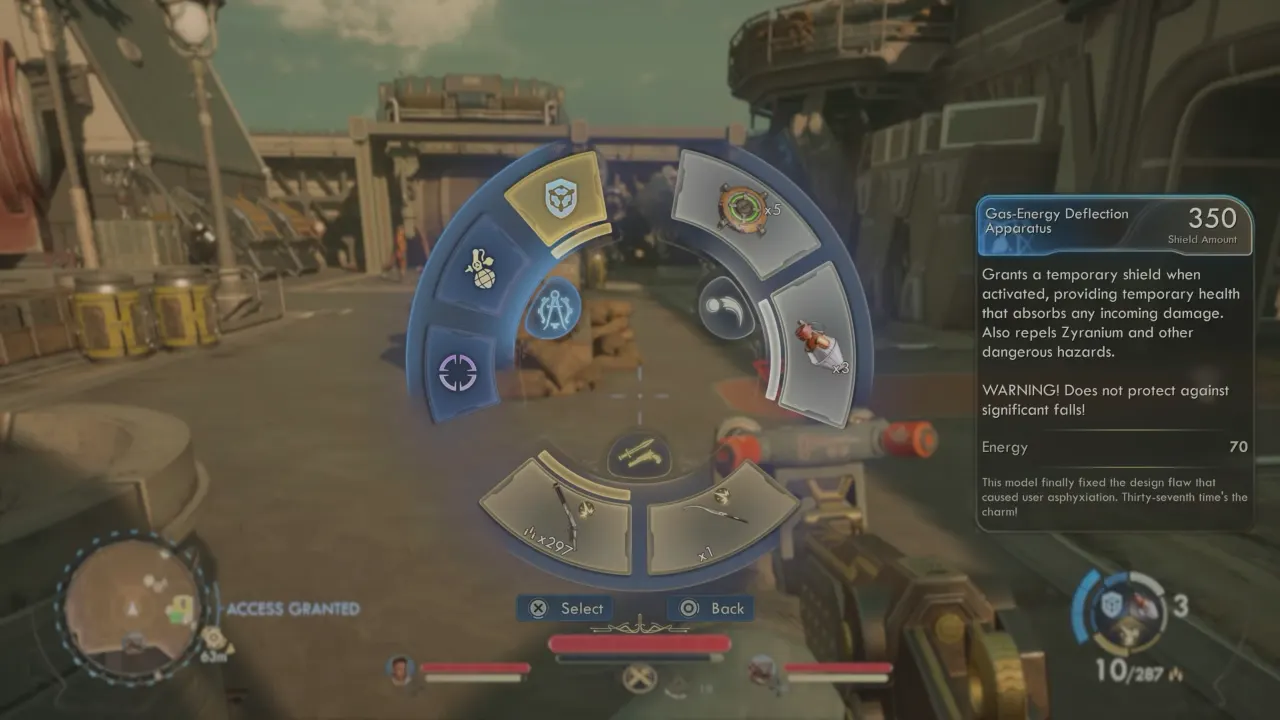Click the left companion portrait
Viewport: 1280px width, 720px height.
401,669
